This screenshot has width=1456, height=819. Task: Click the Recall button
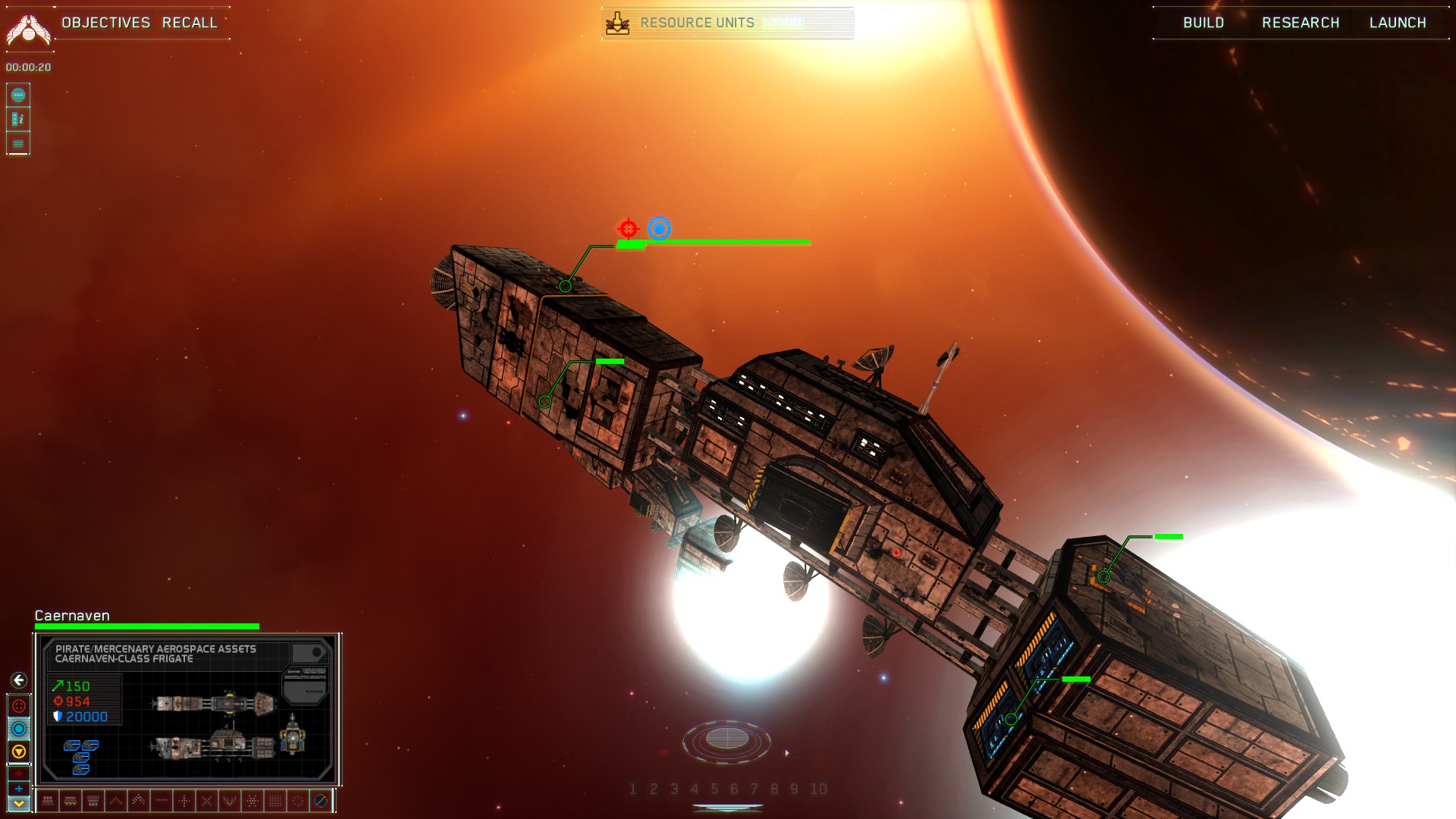tap(190, 23)
